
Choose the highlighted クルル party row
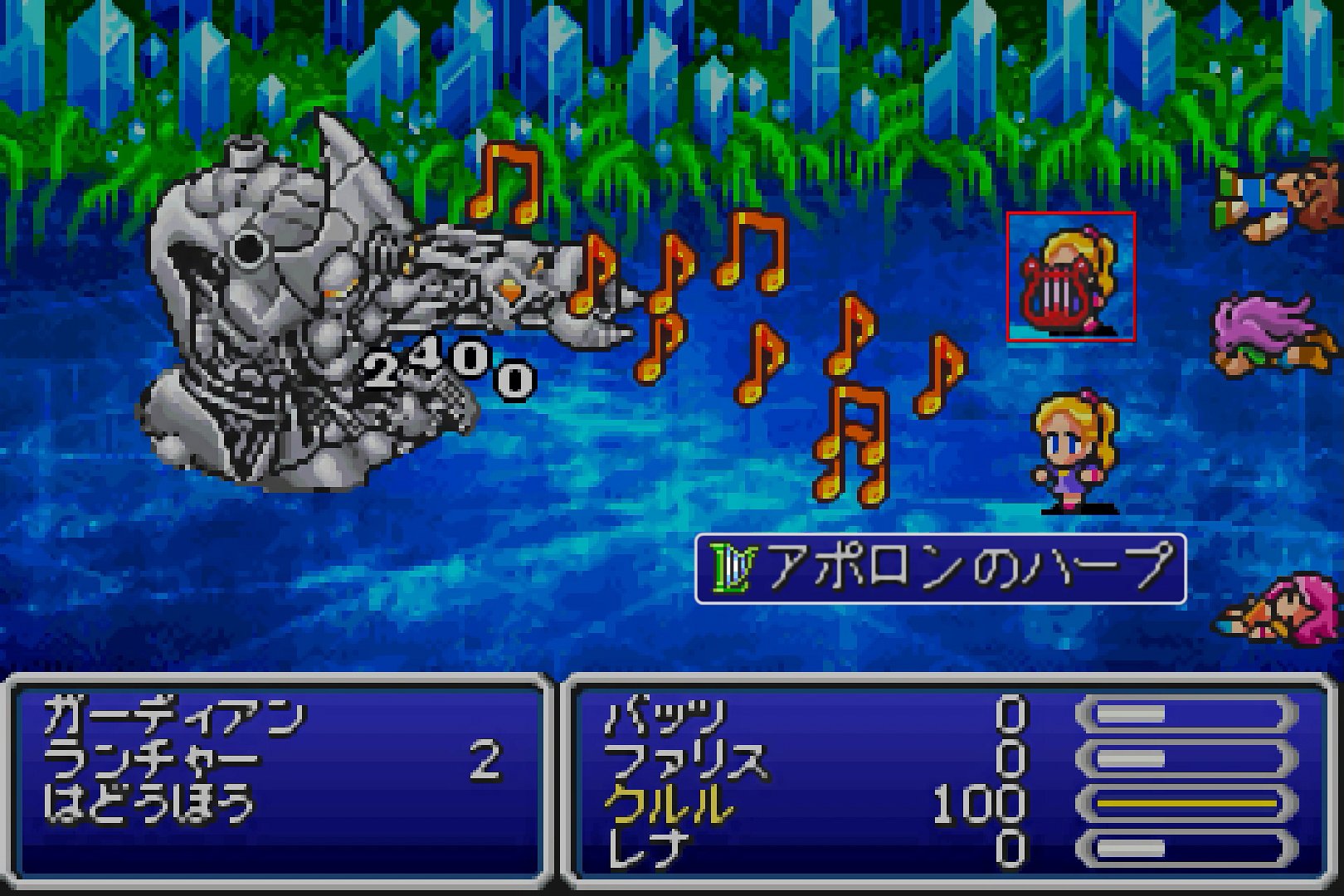[x=669, y=803]
